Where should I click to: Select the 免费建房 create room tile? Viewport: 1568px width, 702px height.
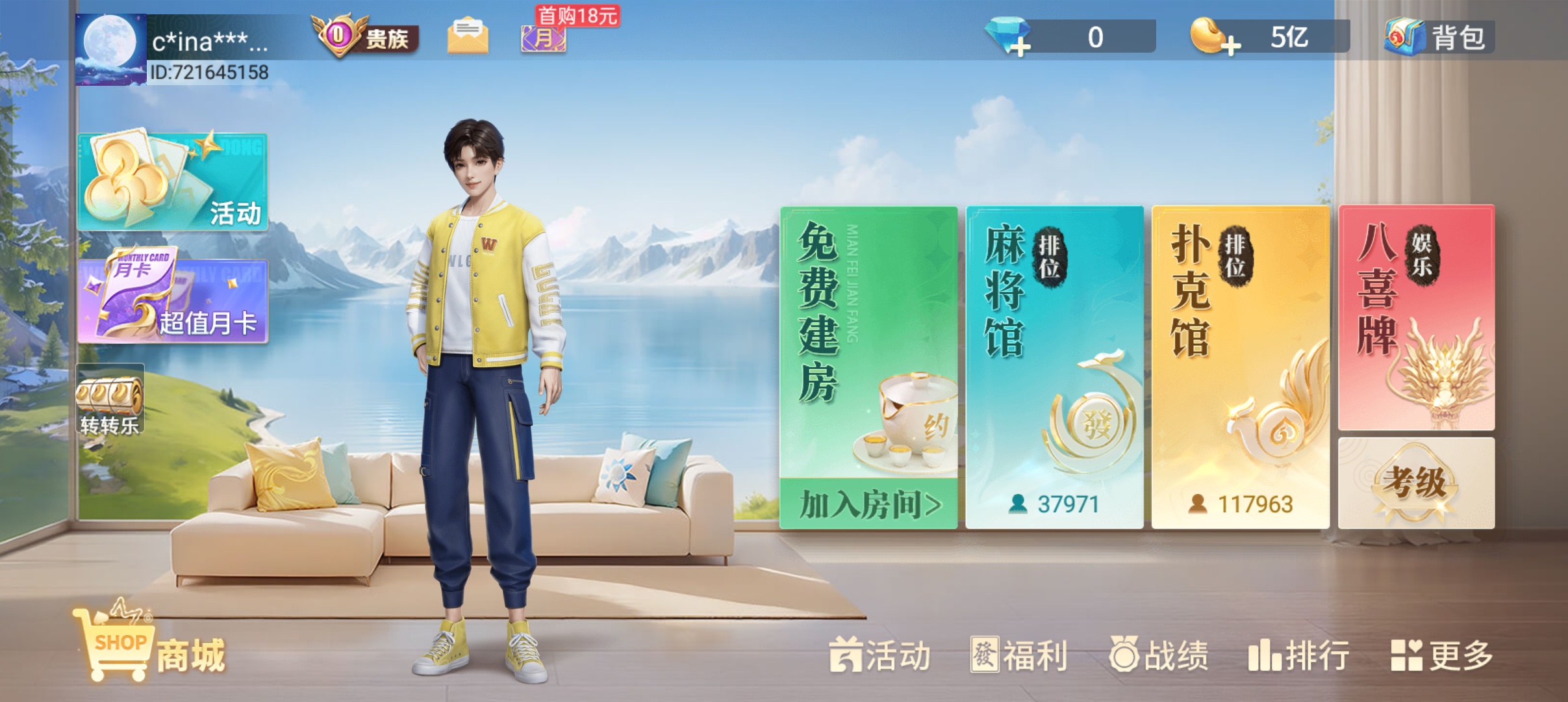(868, 338)
